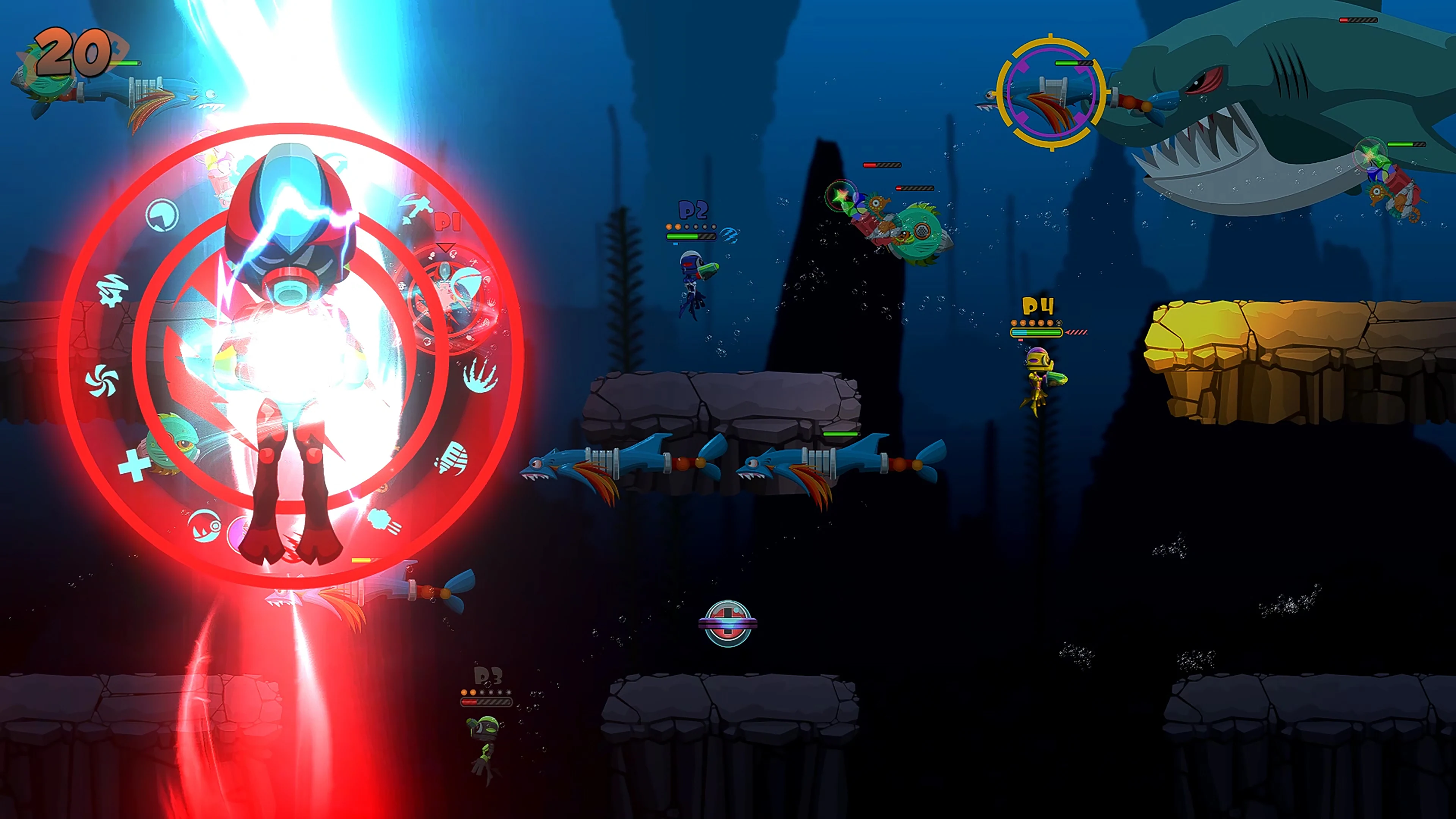Grab the floating health pickup capsule
Screen dimensions: 1456x819
(x=728, y=623)
